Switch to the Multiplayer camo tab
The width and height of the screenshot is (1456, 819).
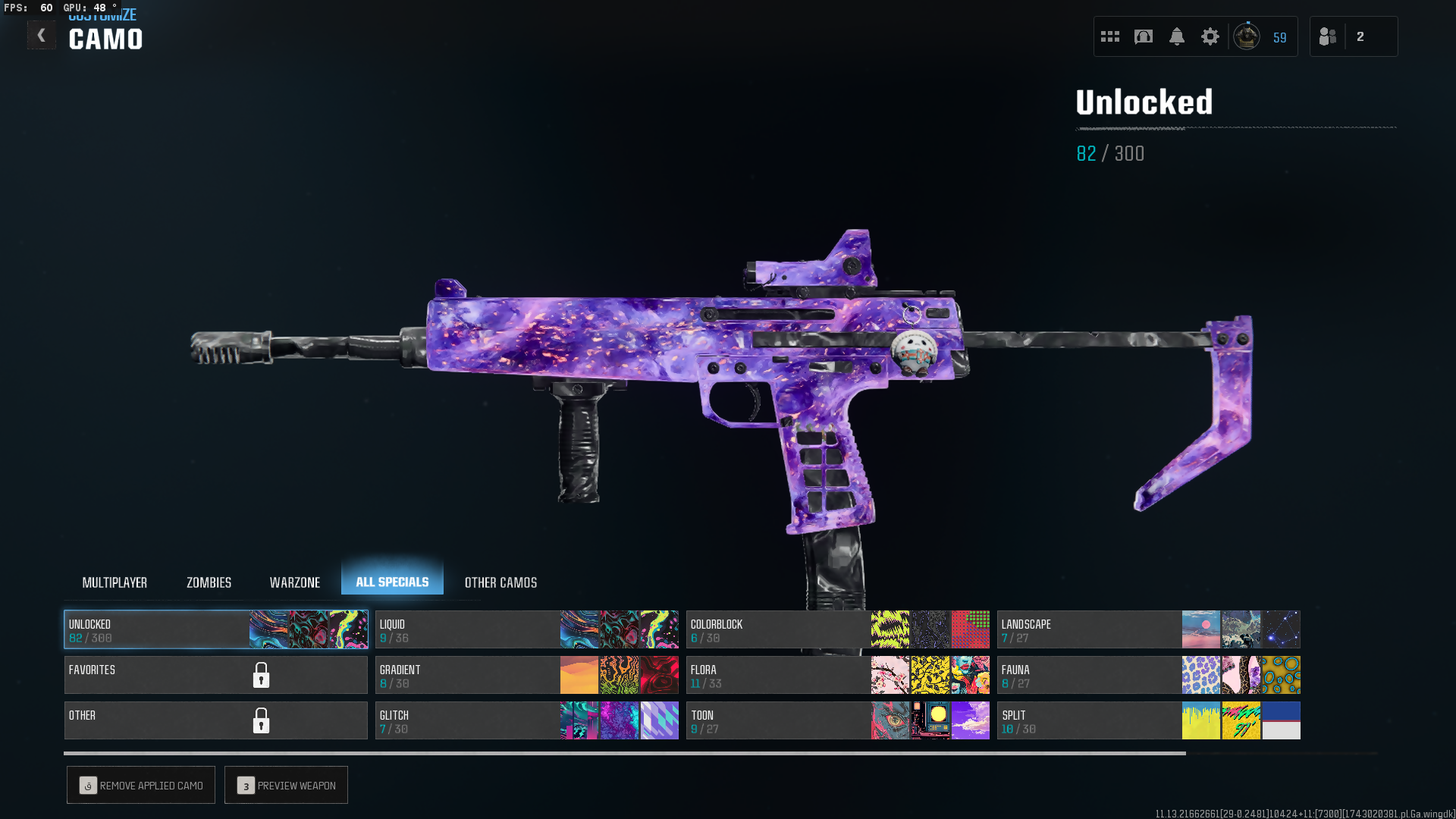(115, 582)
